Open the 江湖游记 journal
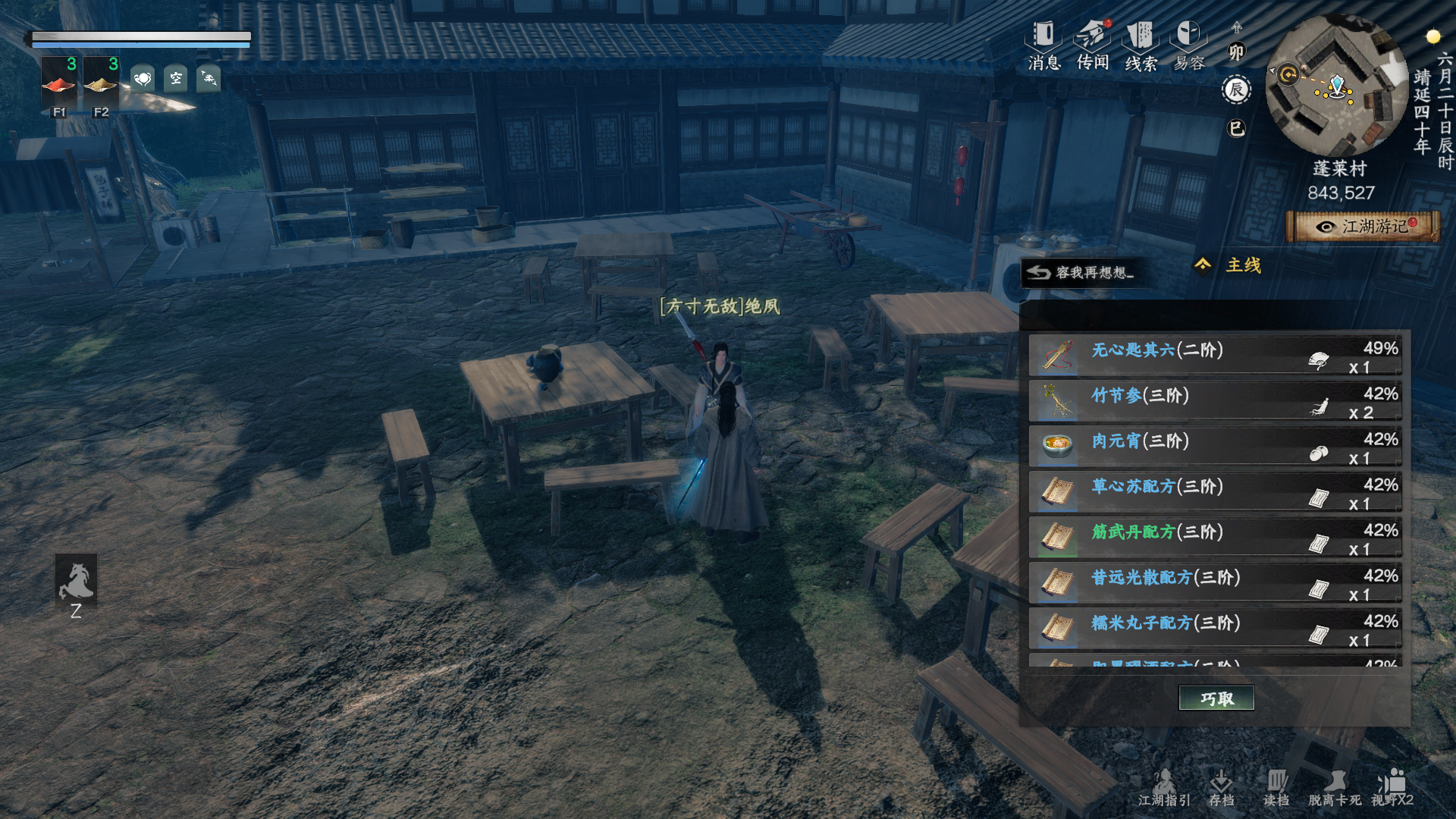Screen dimensions: 1456x819 coord(1363,227)
